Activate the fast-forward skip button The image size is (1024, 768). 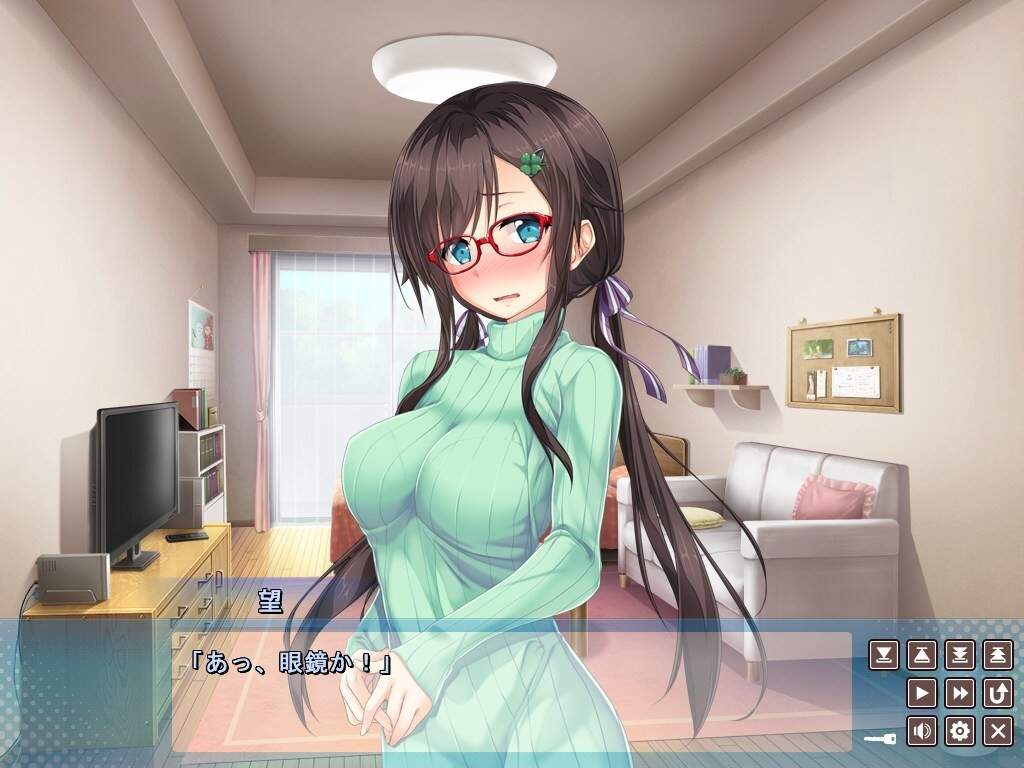(x=959, y=693)
